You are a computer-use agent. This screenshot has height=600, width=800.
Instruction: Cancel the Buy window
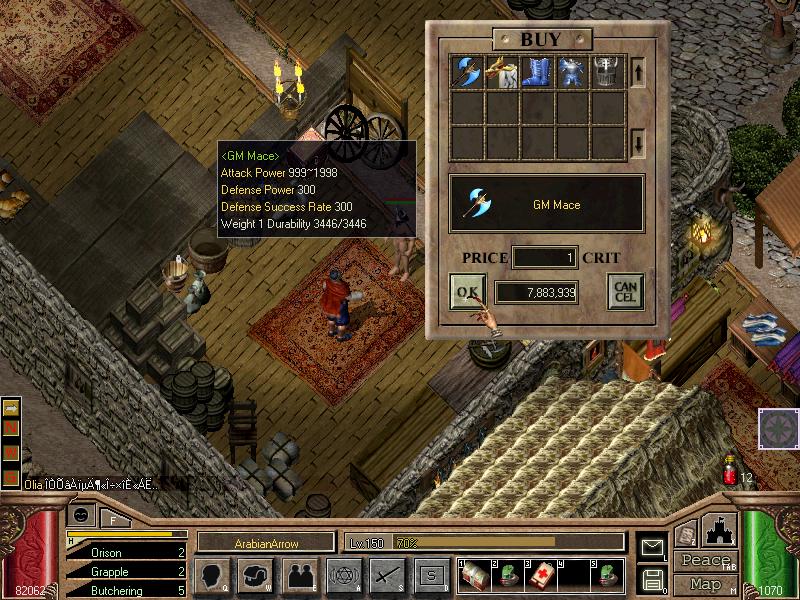pyautogui.click(x=625, y=292)
